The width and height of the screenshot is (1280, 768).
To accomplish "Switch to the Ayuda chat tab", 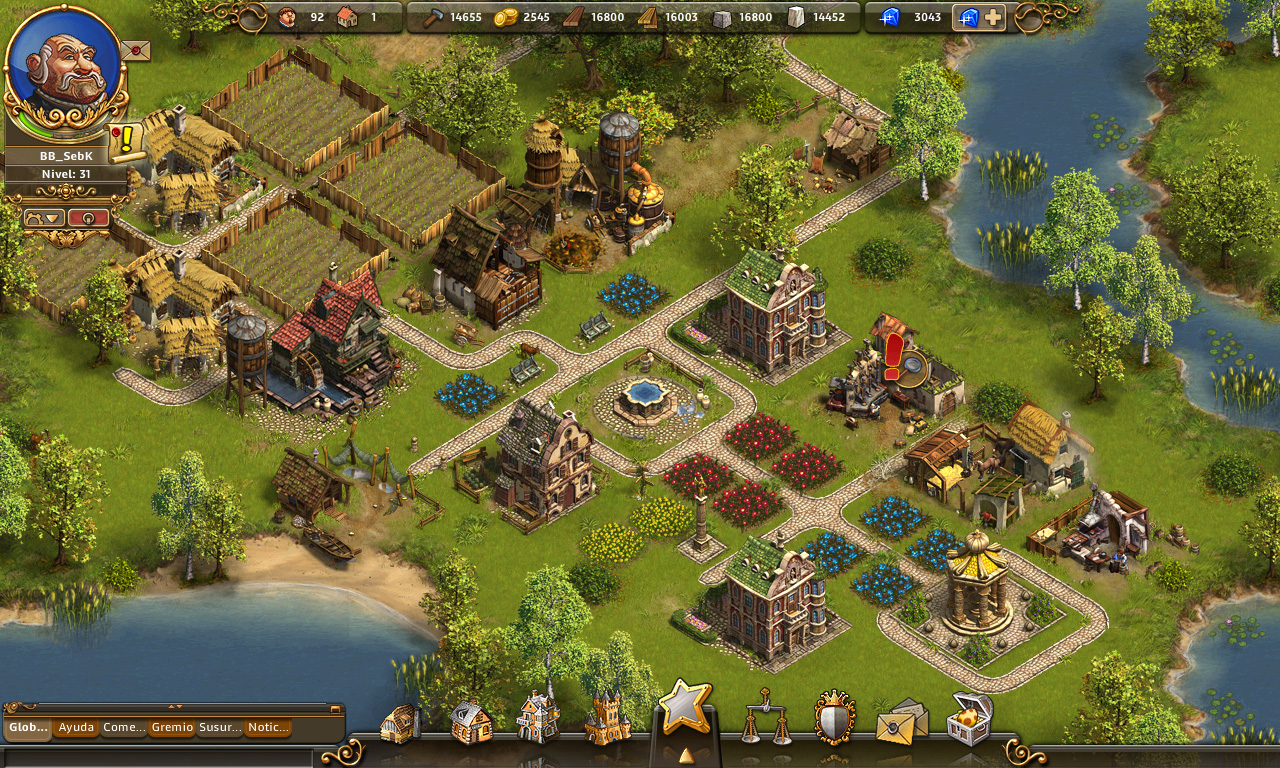I will coord(76,728).
